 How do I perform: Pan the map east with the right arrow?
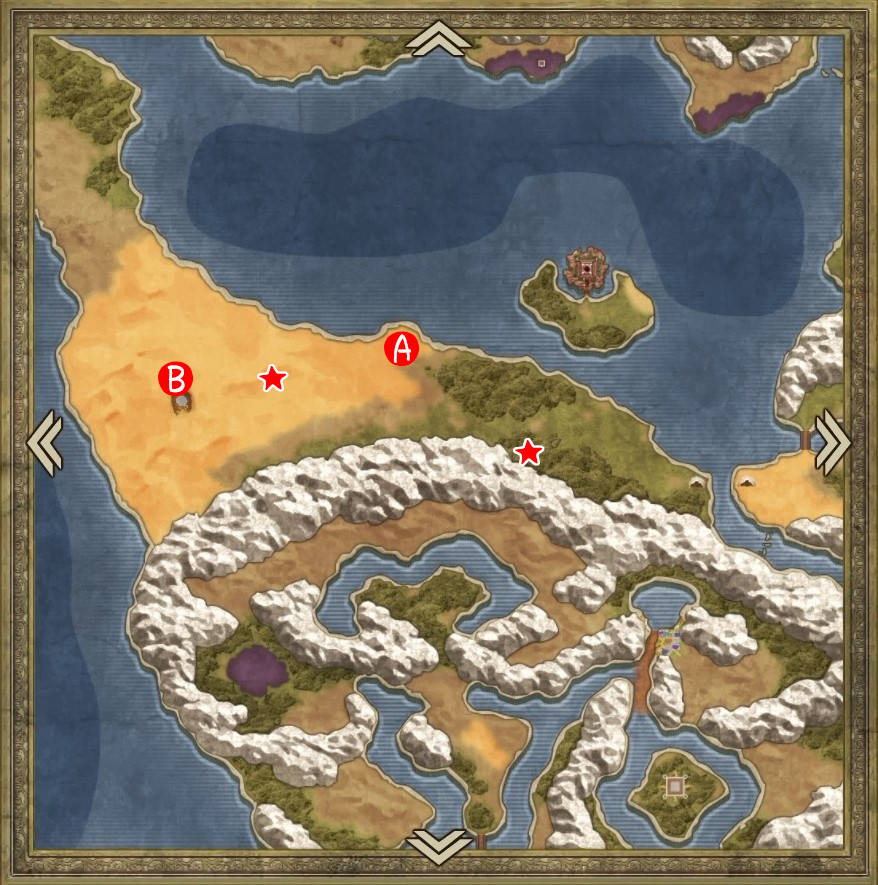(833, 442)
